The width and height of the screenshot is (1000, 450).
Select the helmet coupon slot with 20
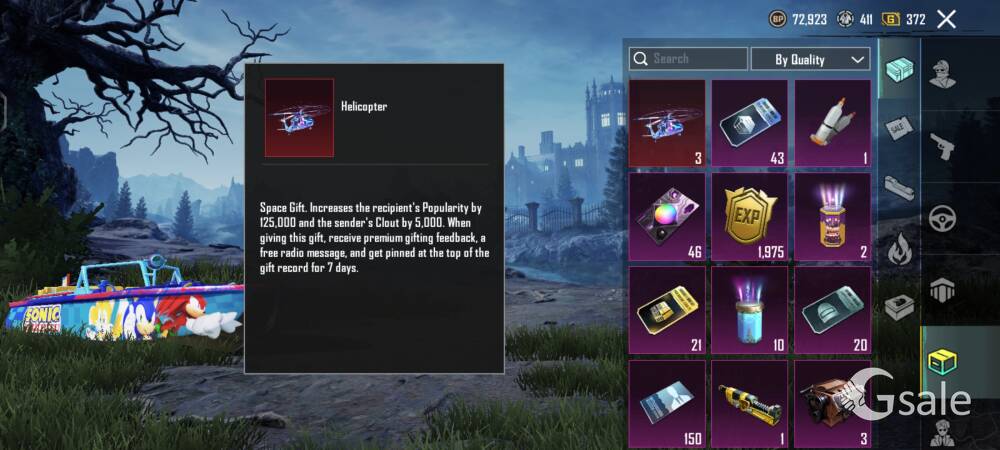coord(832,309)
